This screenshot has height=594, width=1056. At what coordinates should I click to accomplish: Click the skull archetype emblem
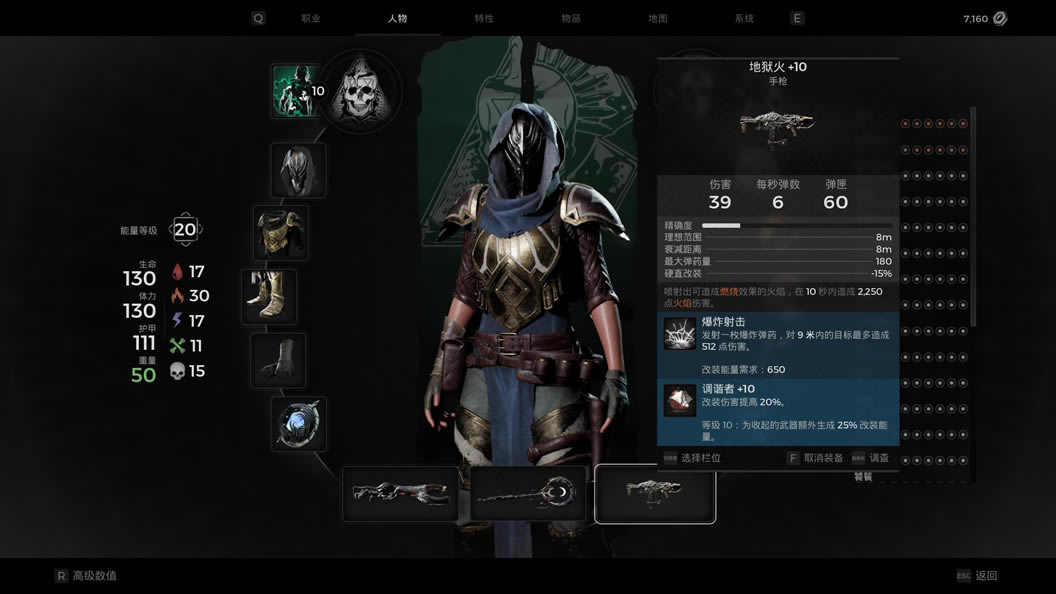point(359,92)
